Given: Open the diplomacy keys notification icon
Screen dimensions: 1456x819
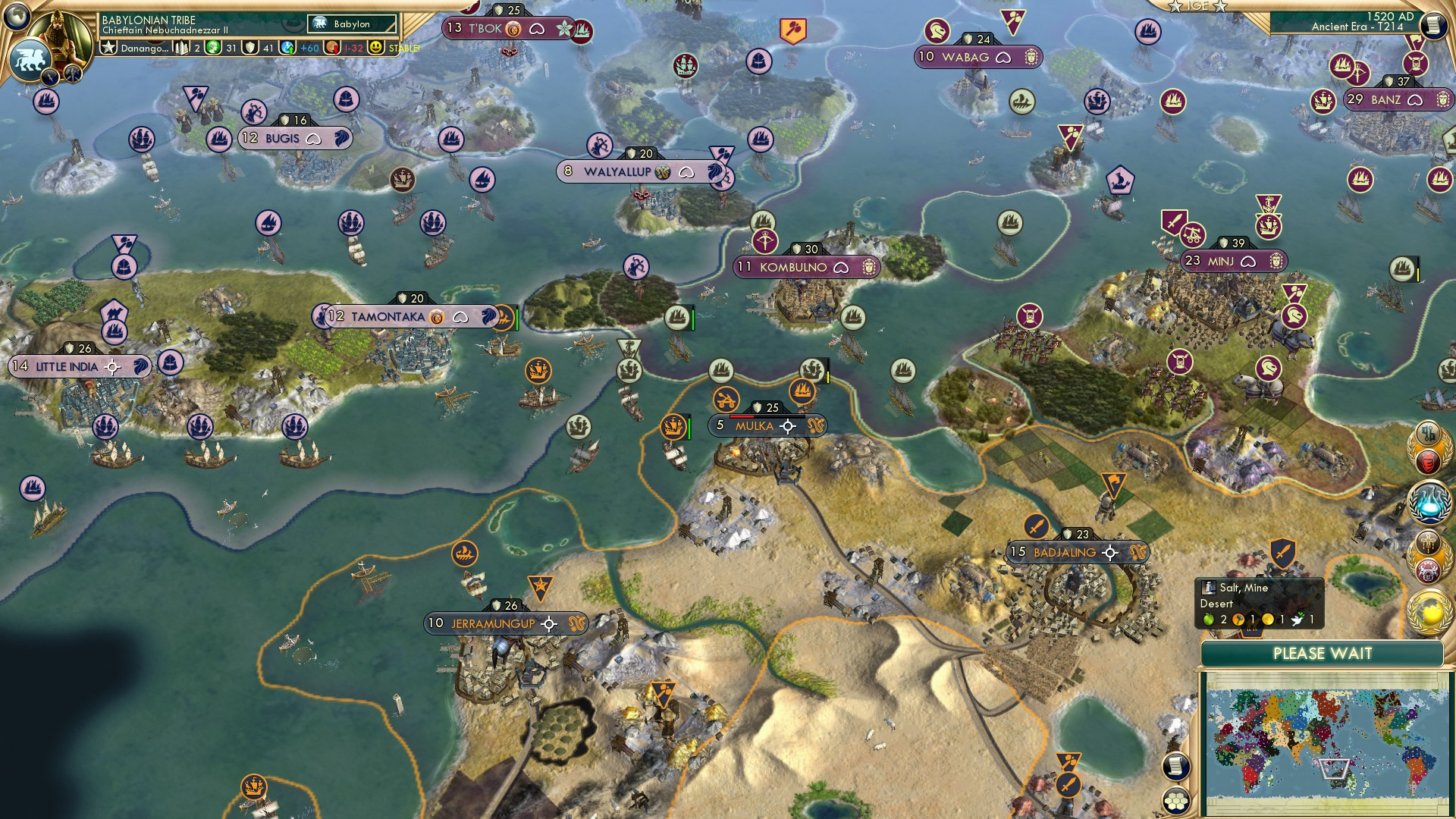Looking at the screenshot, I should tap(1429, 432).
